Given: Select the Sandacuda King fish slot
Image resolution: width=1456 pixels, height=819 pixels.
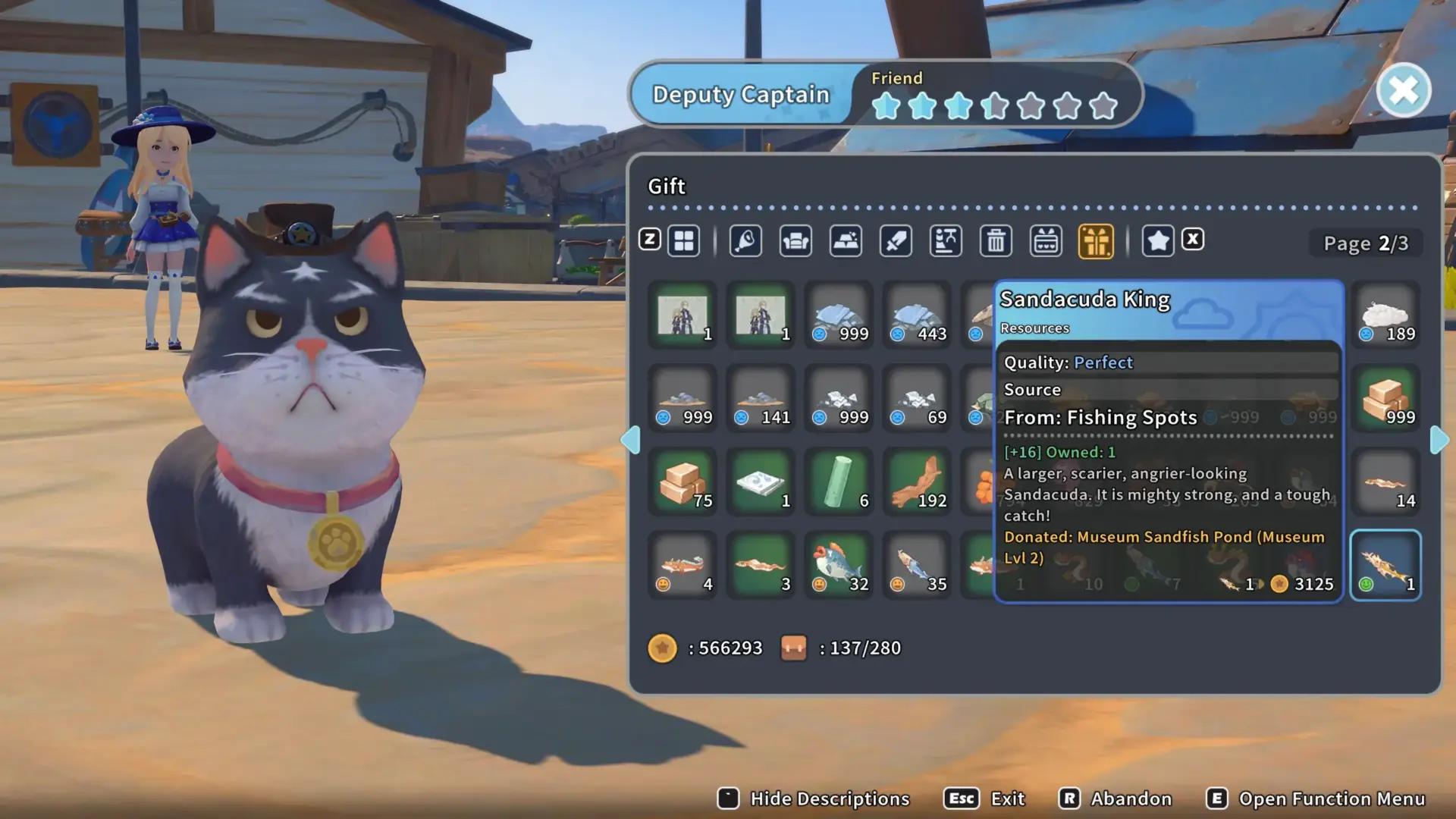Looking at the screenshot, I should point(1385,565).
